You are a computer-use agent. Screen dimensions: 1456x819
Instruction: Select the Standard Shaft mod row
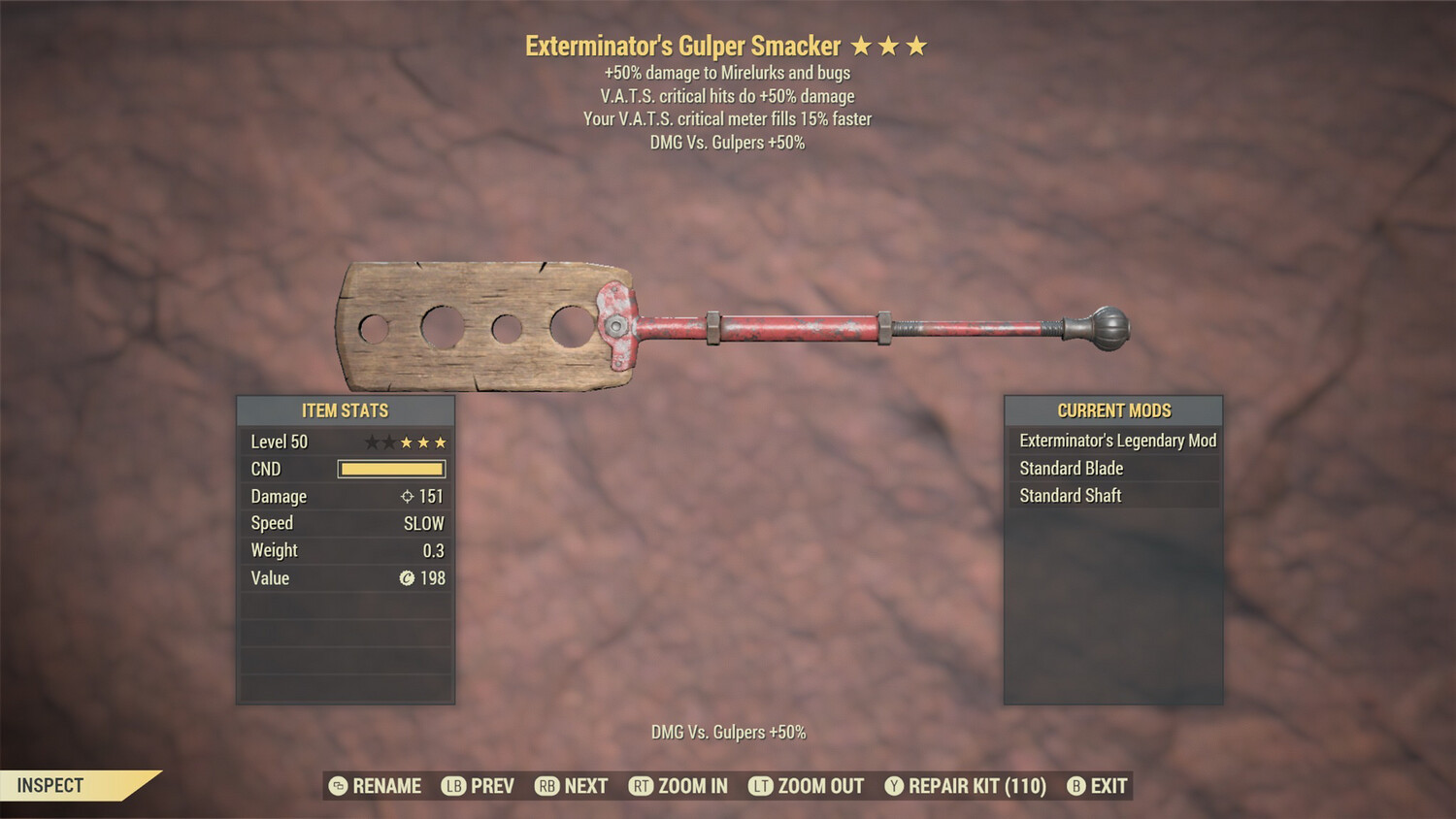pos(1114,495)
